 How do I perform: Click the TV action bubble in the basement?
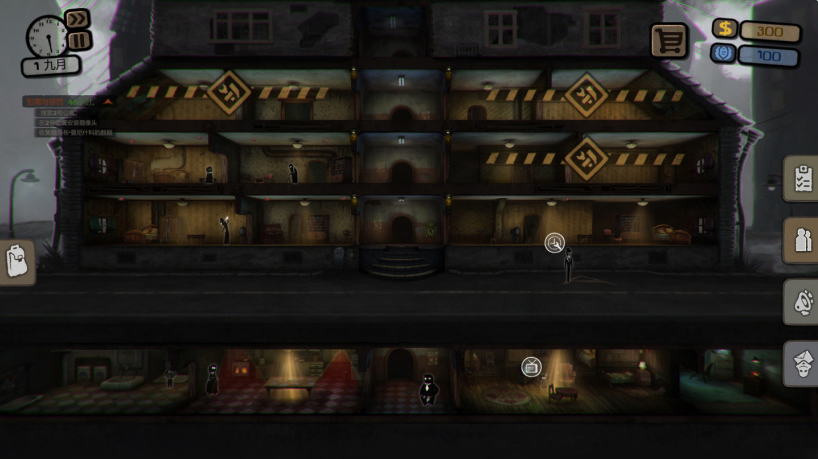click(x=531, y=367)
